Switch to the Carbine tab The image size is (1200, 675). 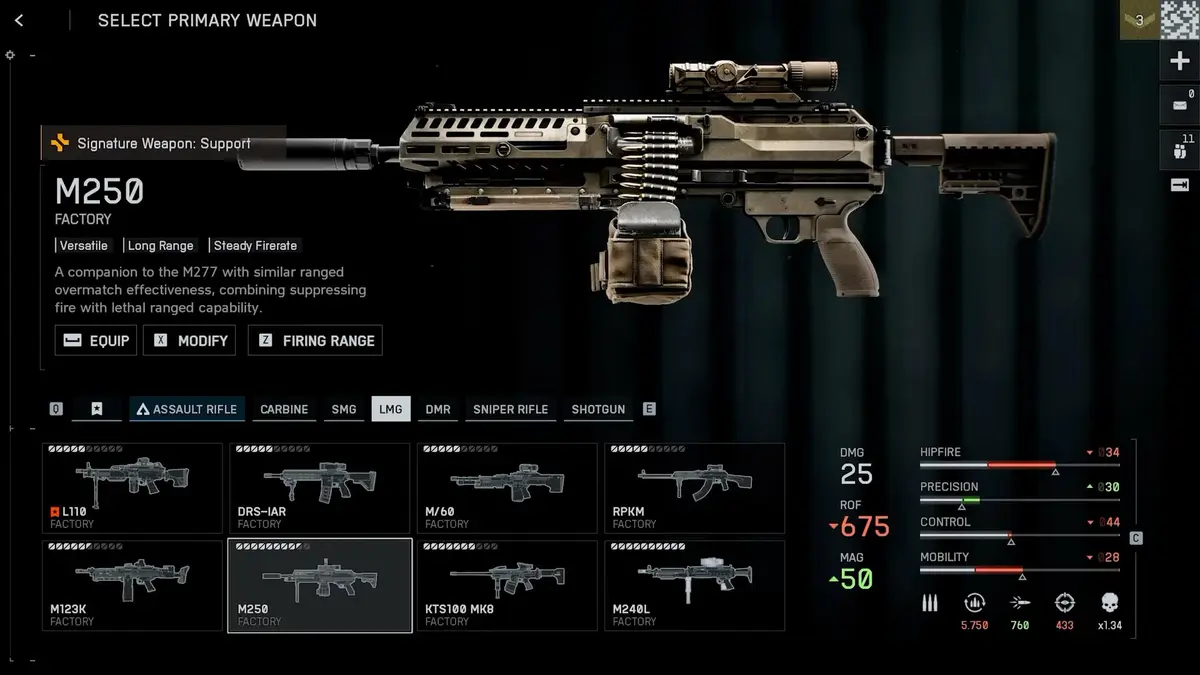pyautogui.click(x=284, y=409)
